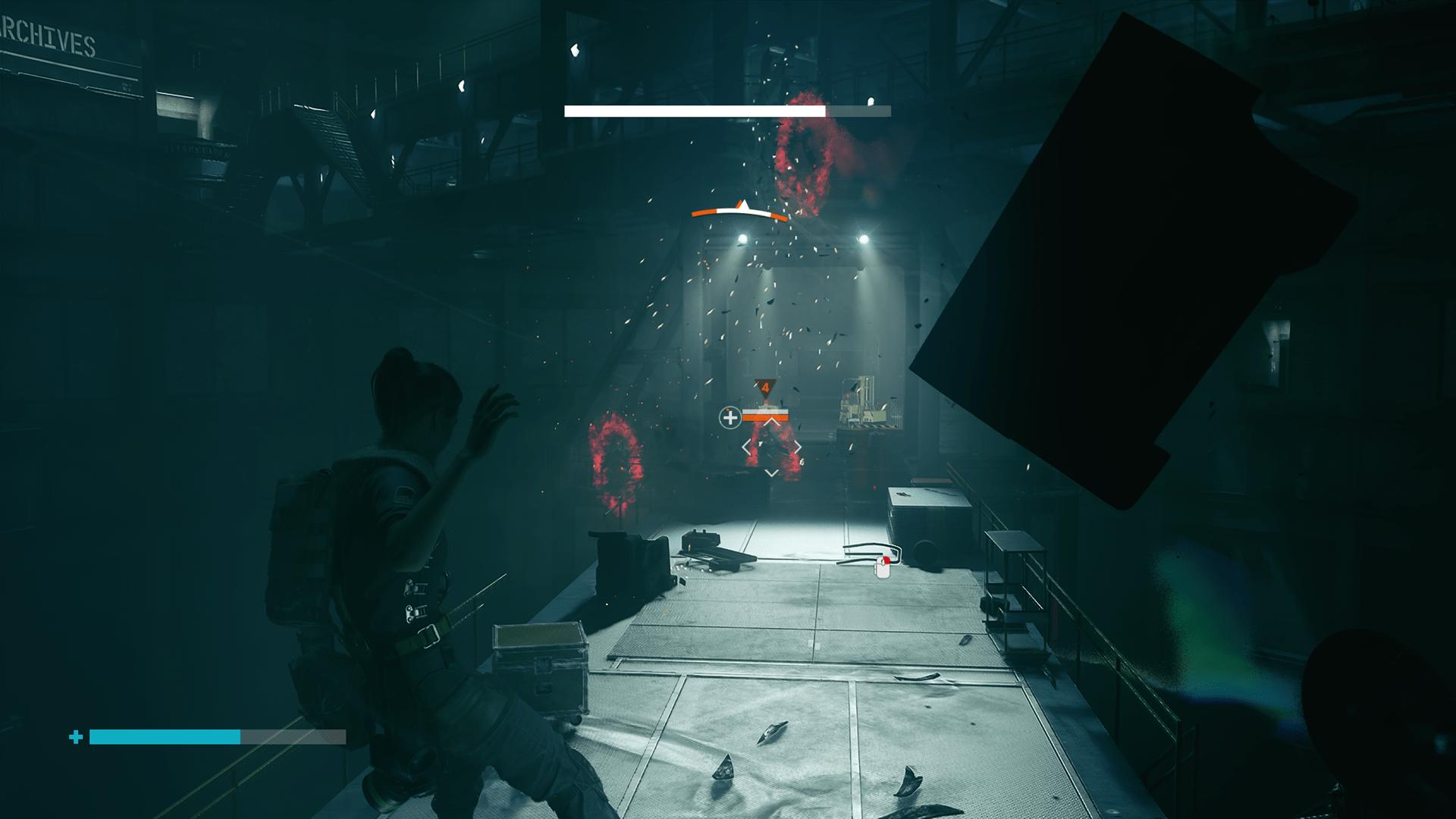Click the right targeting chevron beside the enemy
The image size is (1456, 819).
(x=797, y=447)
